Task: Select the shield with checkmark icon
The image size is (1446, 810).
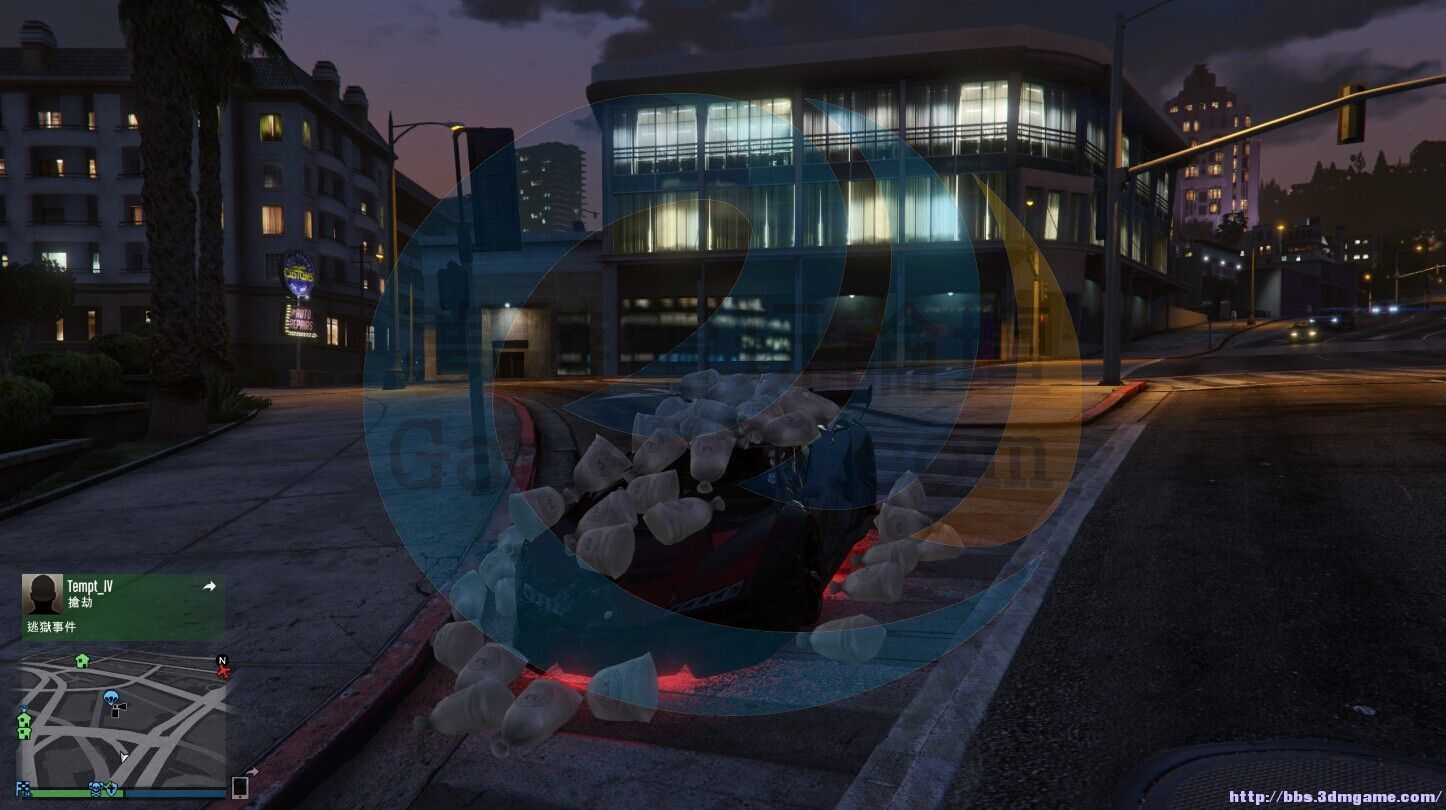Action: [111, 789]
